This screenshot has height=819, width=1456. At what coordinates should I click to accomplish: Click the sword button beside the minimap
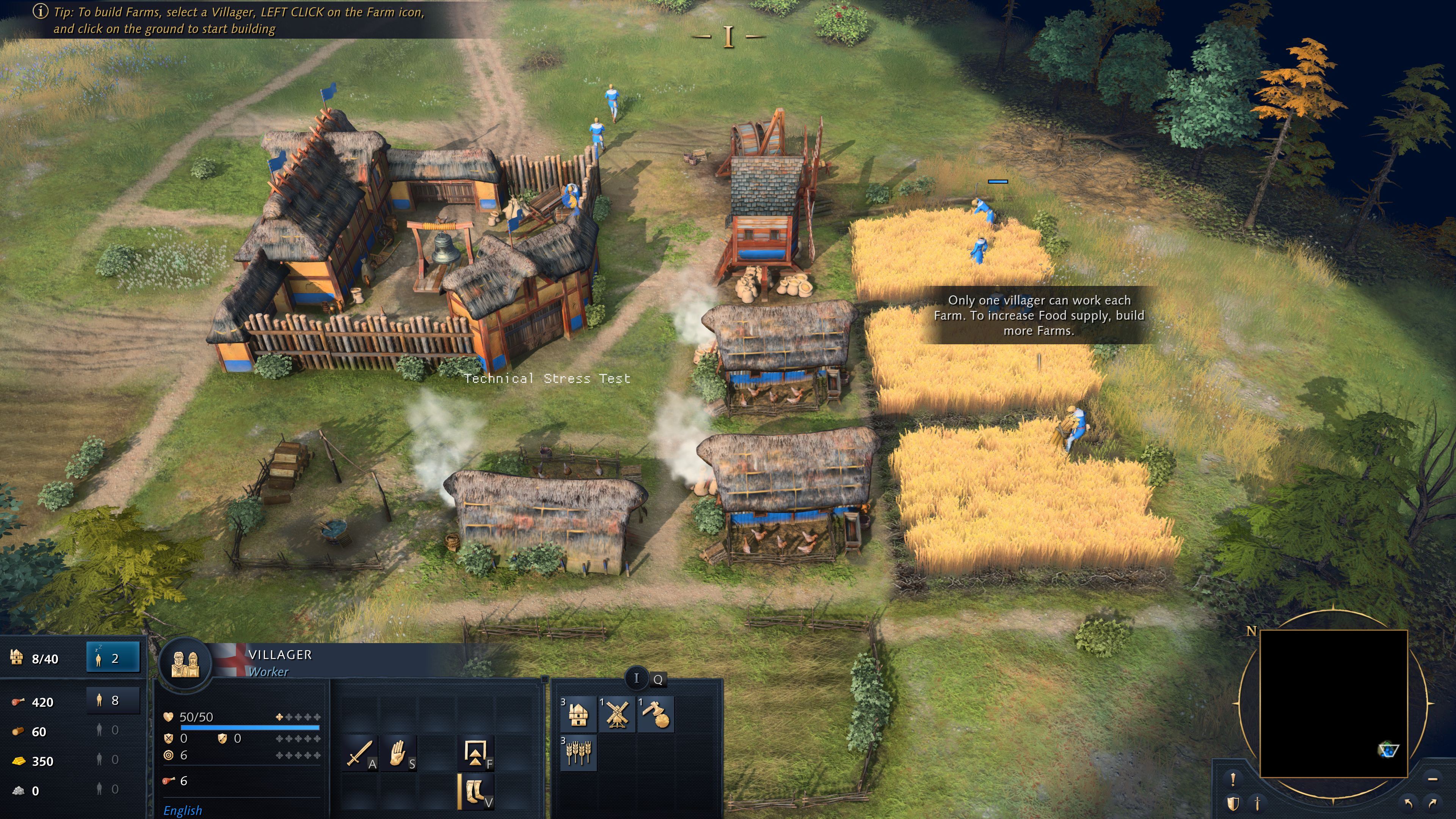(1258, 803)
